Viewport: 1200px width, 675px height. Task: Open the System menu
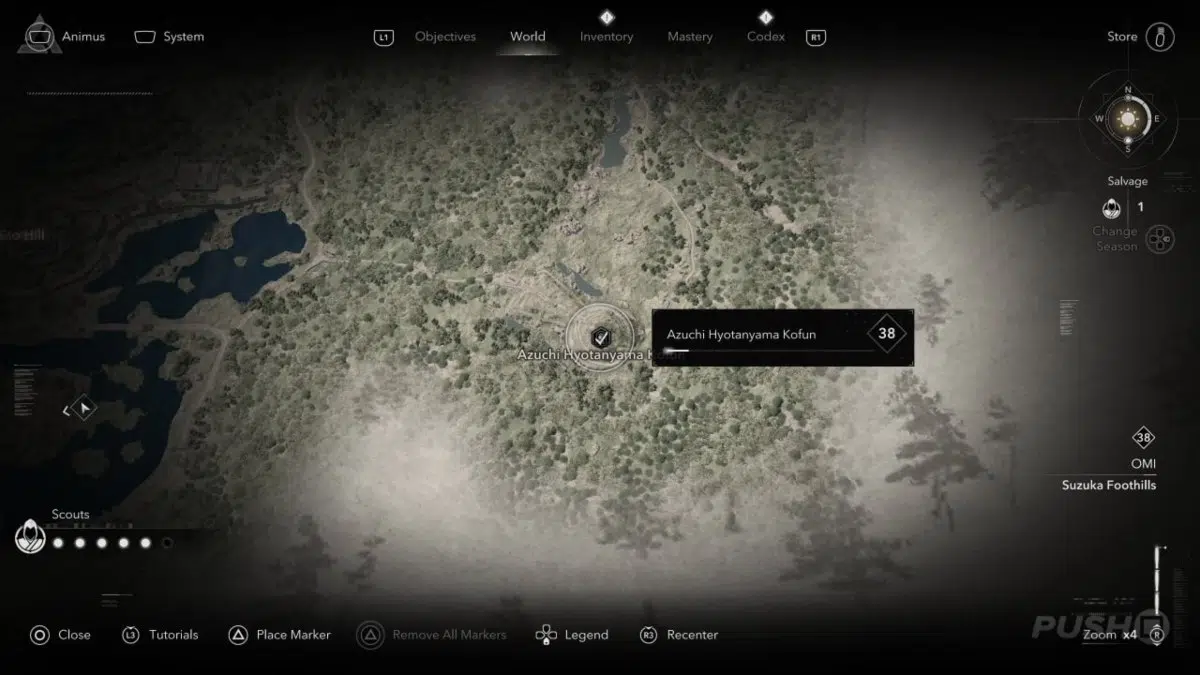tap(170, 37)
